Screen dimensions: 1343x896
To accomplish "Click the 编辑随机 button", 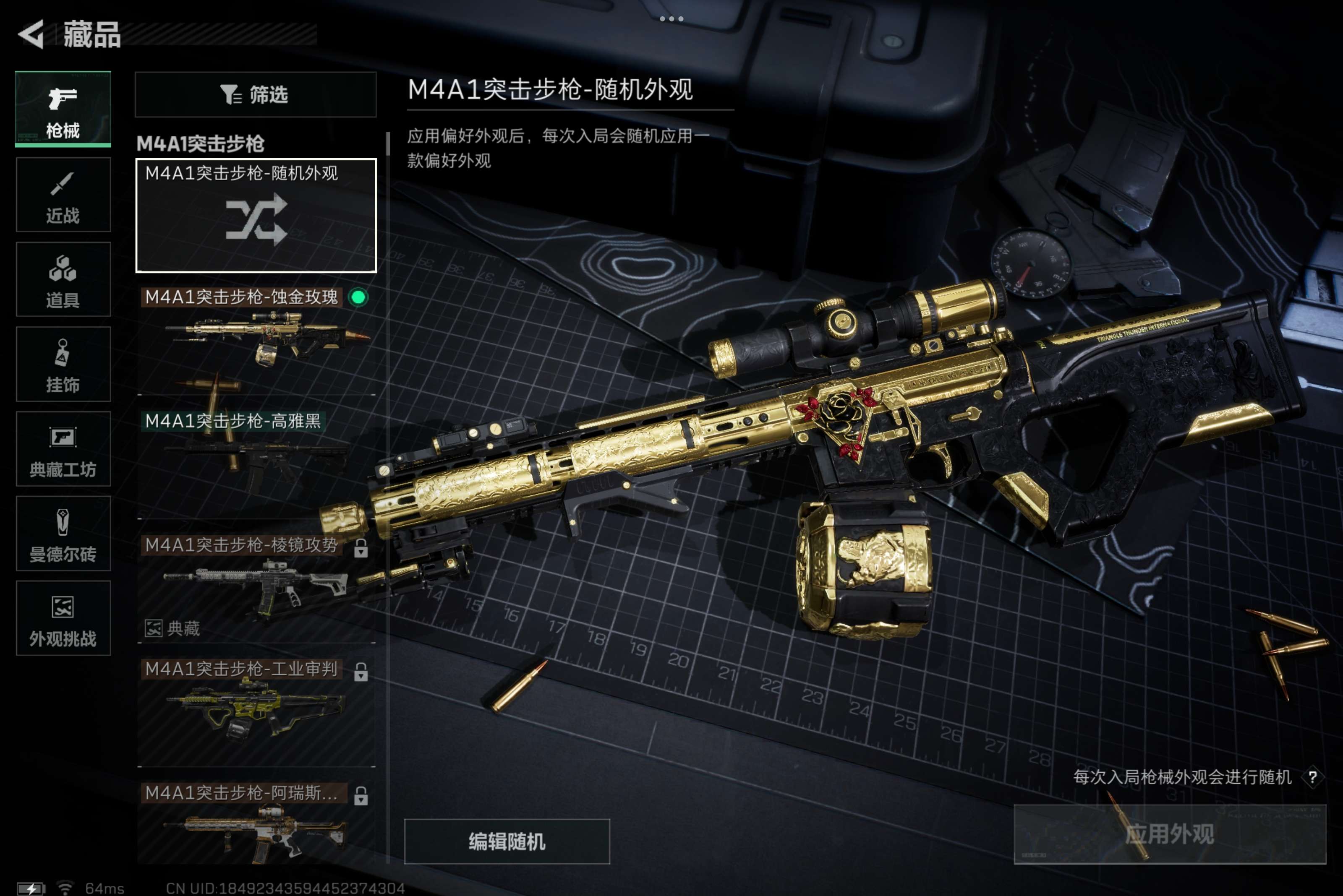I will click(x=507, y=841).
